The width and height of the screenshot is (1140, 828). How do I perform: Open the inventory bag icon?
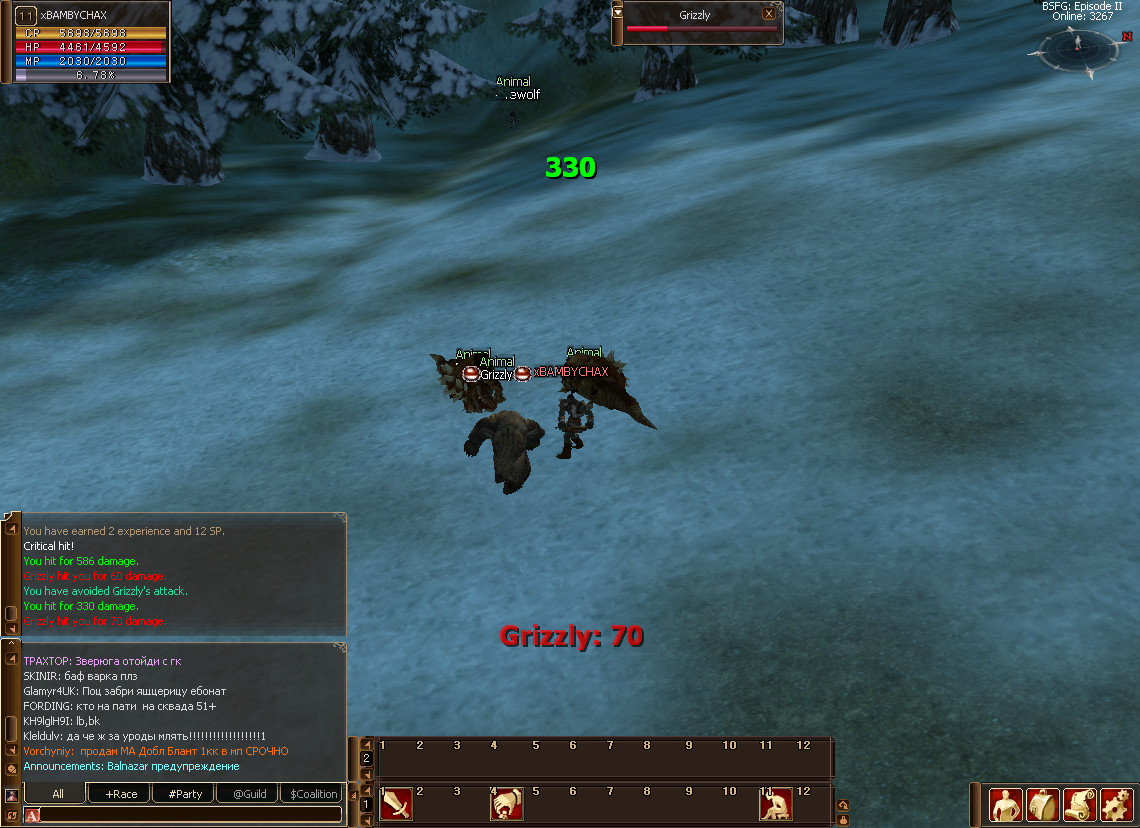tap(1042, 804)
